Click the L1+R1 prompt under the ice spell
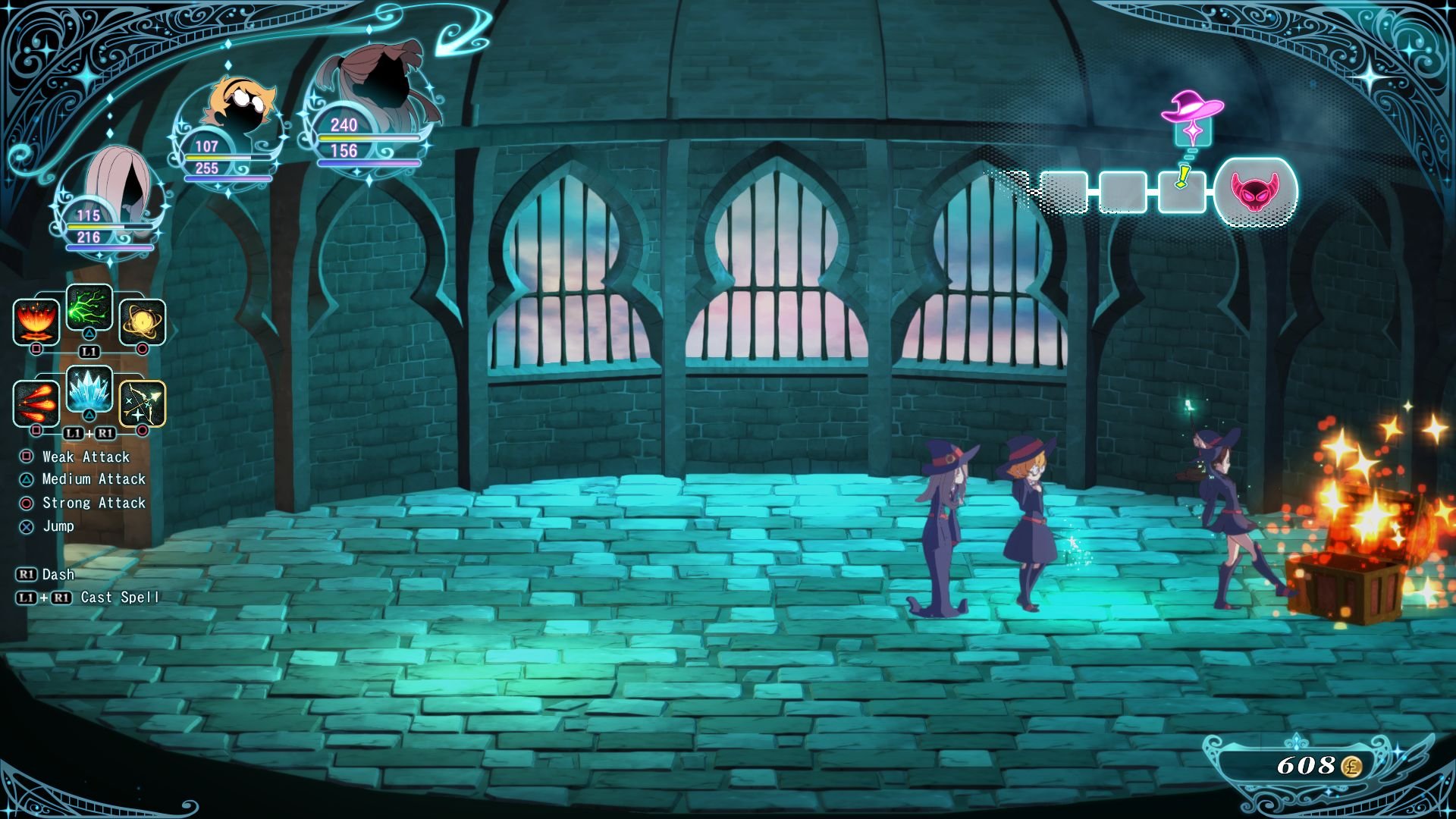 point(89,433)
